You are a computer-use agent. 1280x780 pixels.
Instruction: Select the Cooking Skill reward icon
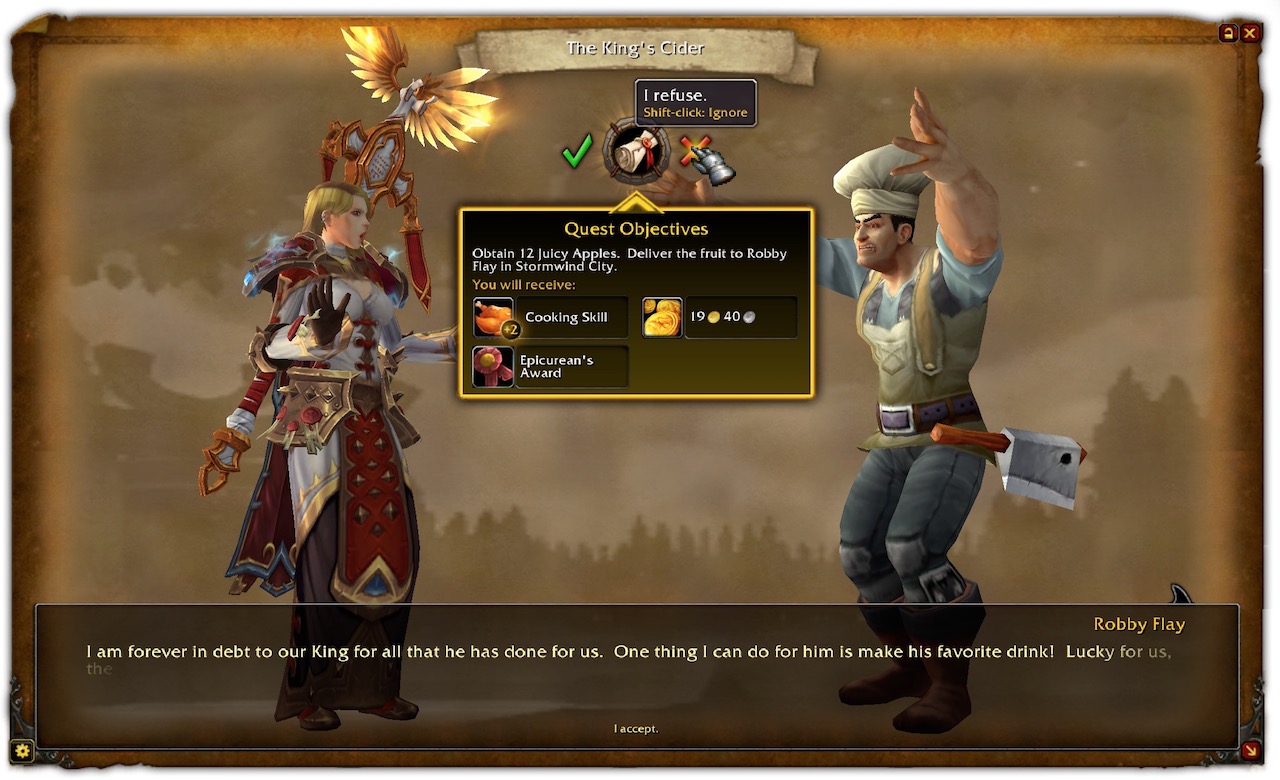pos(493,317)
